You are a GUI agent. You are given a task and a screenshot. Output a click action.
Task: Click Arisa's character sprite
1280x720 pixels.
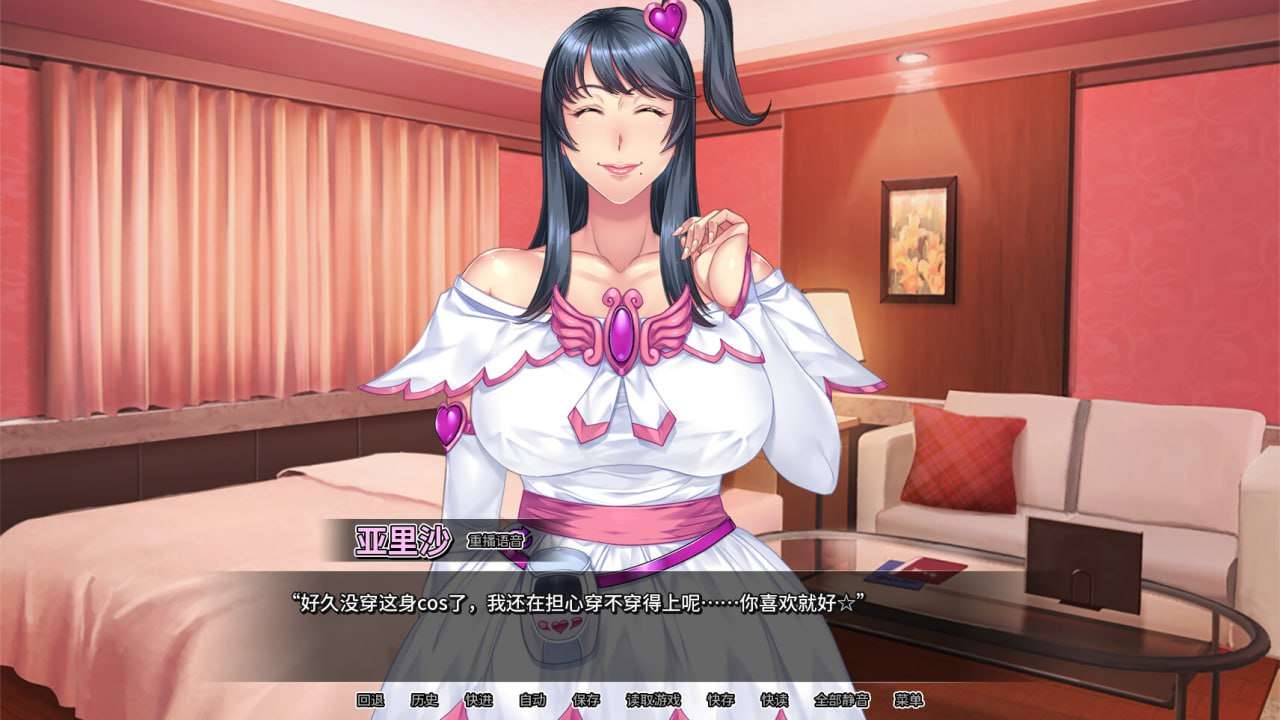coord(620,300)
